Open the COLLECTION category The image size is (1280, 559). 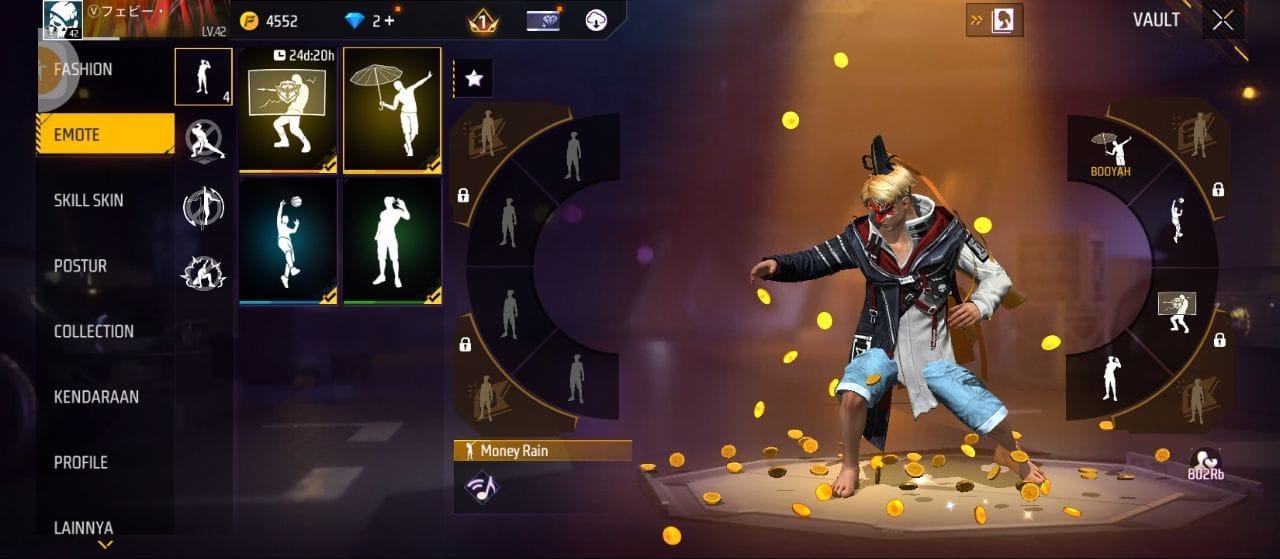(94, 331)
